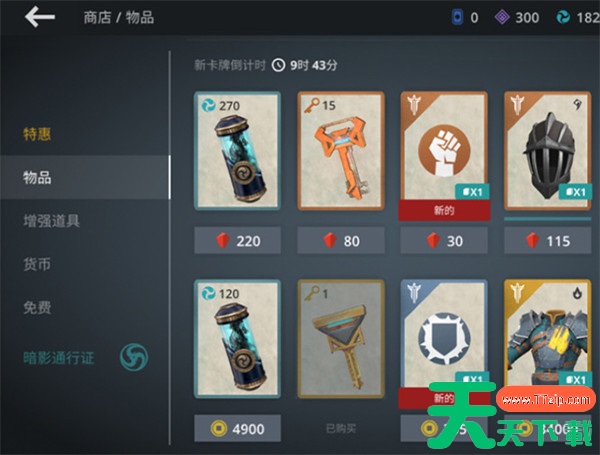Buy the orange key for 80 gems
600x455 pixels.
(341, 240)
